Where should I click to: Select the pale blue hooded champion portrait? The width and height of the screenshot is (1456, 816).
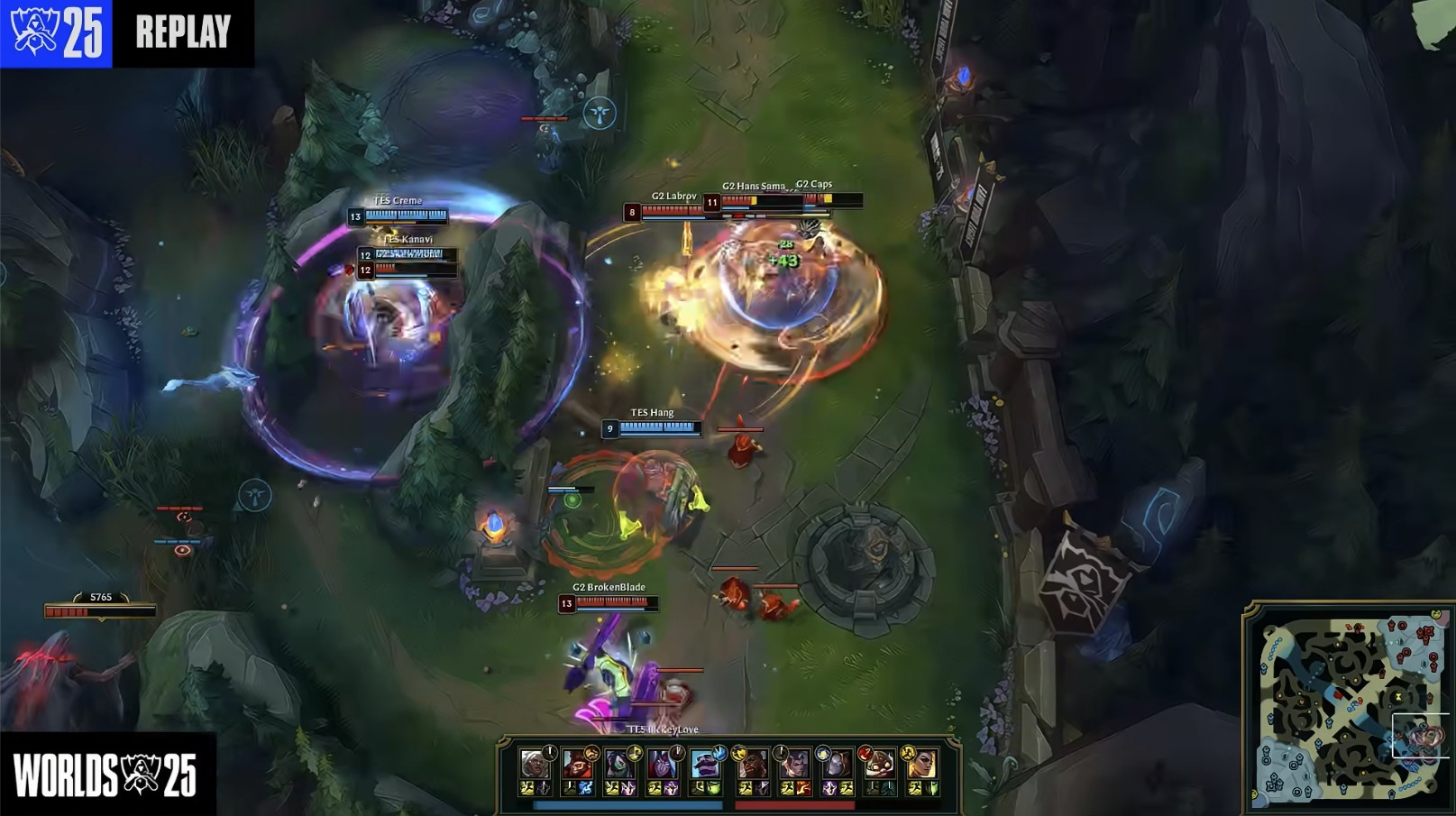tap(837, 765)
